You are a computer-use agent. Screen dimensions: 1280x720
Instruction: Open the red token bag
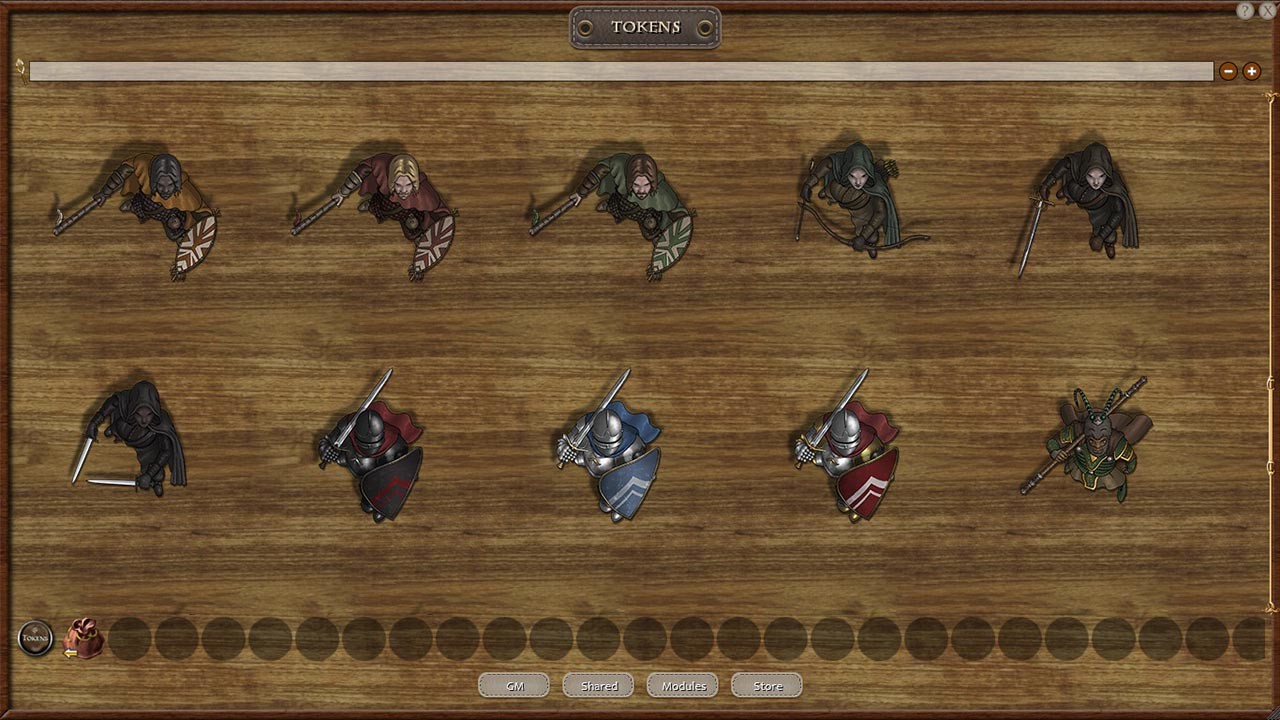point(85,638)
